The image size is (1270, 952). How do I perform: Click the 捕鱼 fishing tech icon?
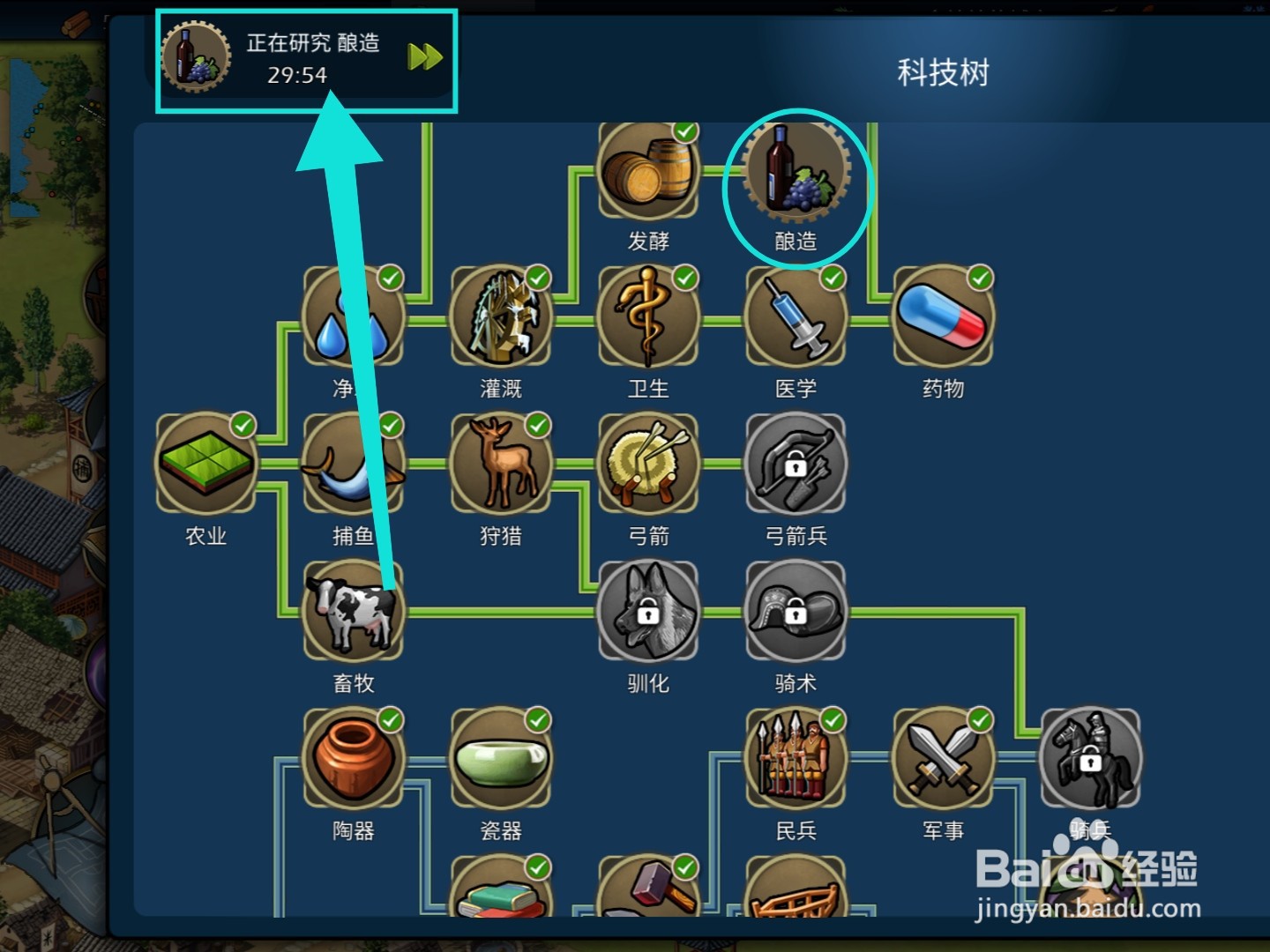(x=353, y=465)
